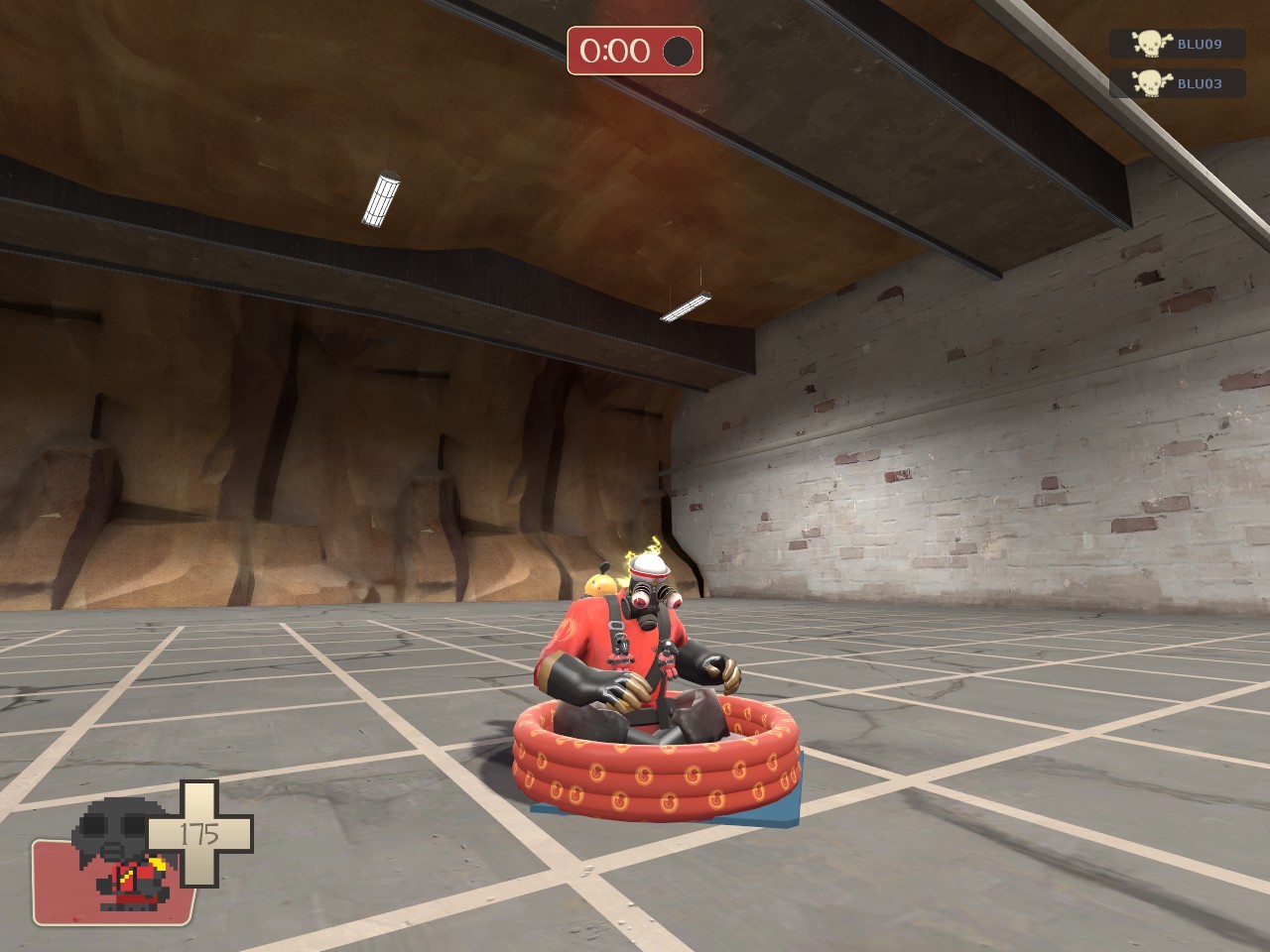Expand the kill feed list
The image size is (1270, 952).
[1181, 63]
